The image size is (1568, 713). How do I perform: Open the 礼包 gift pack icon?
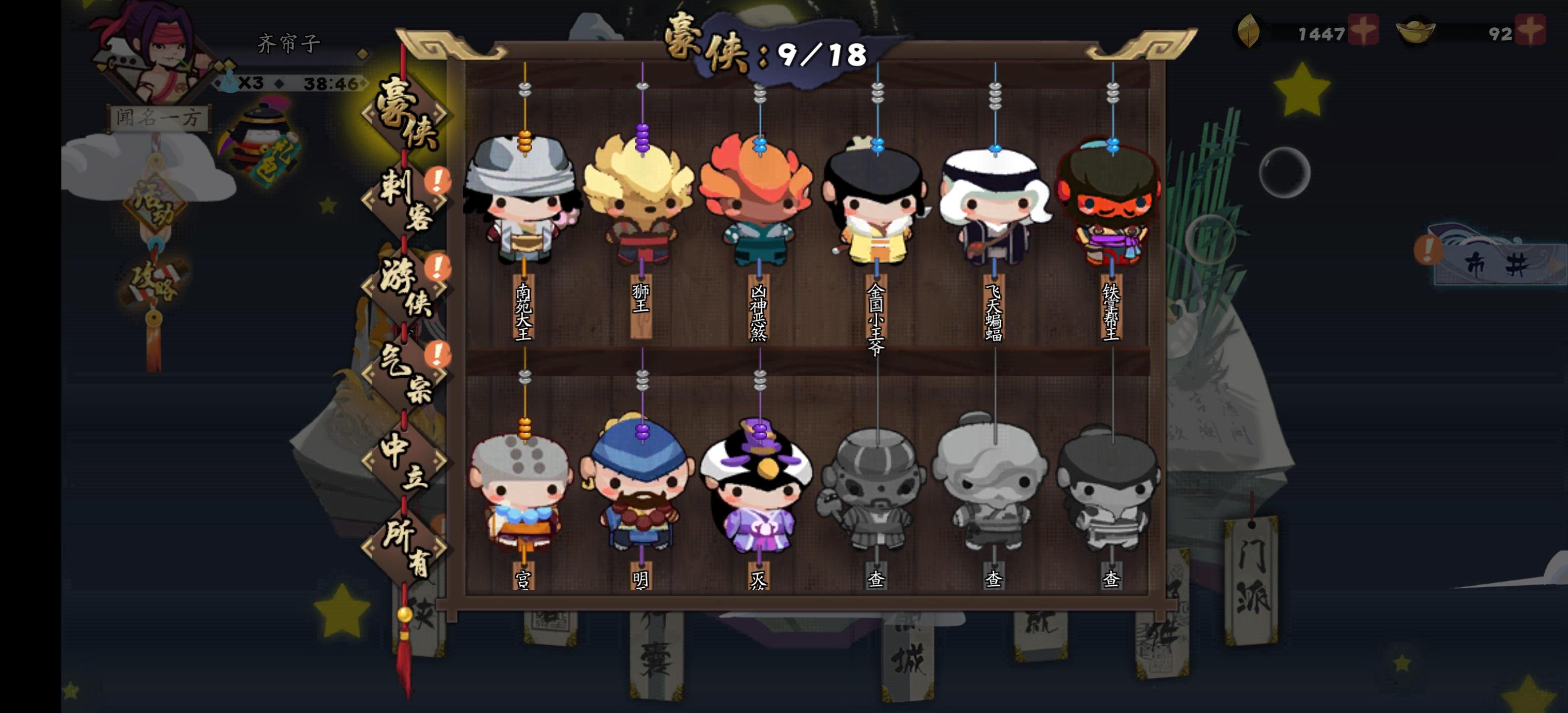click(x=260, y=139)
